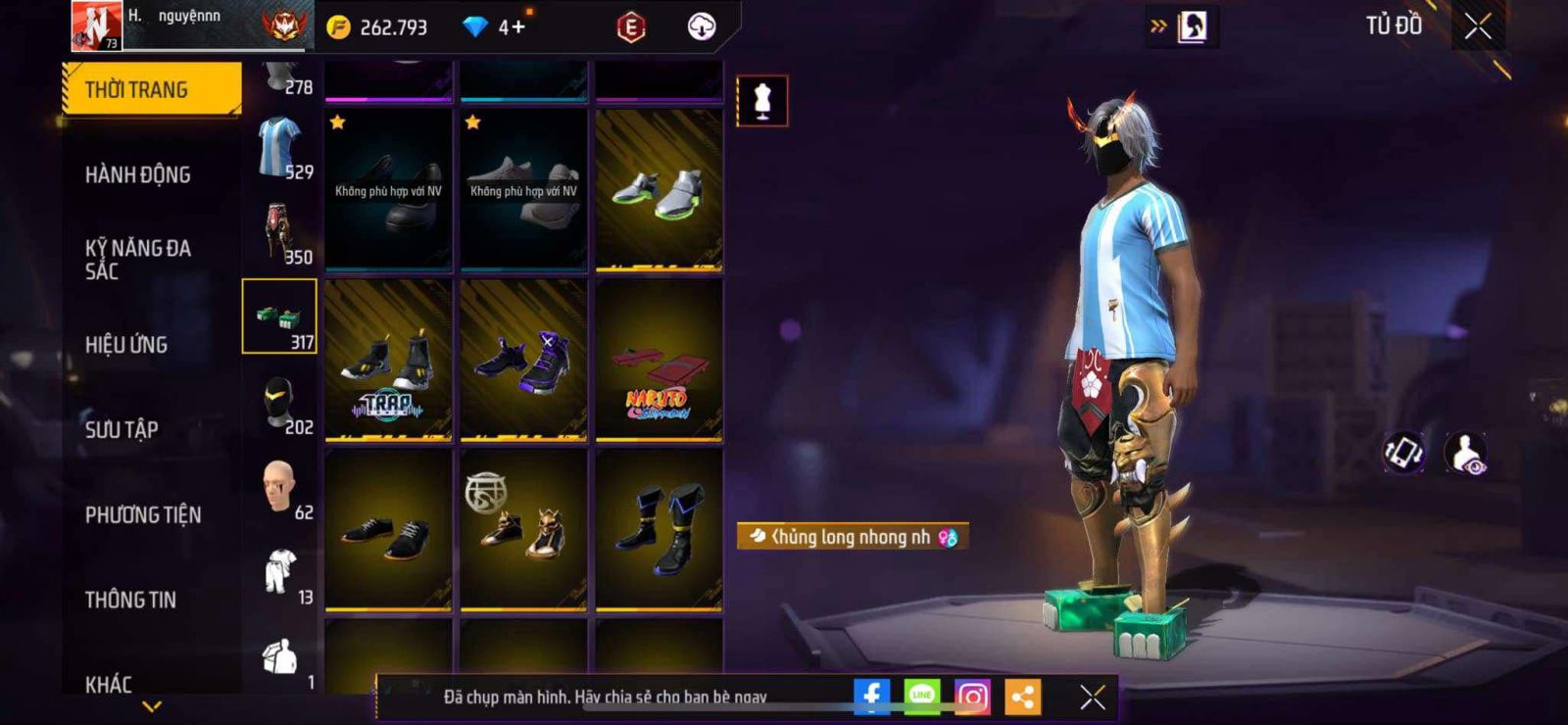Select the Naruto red sandals item

tap(659, 361)
